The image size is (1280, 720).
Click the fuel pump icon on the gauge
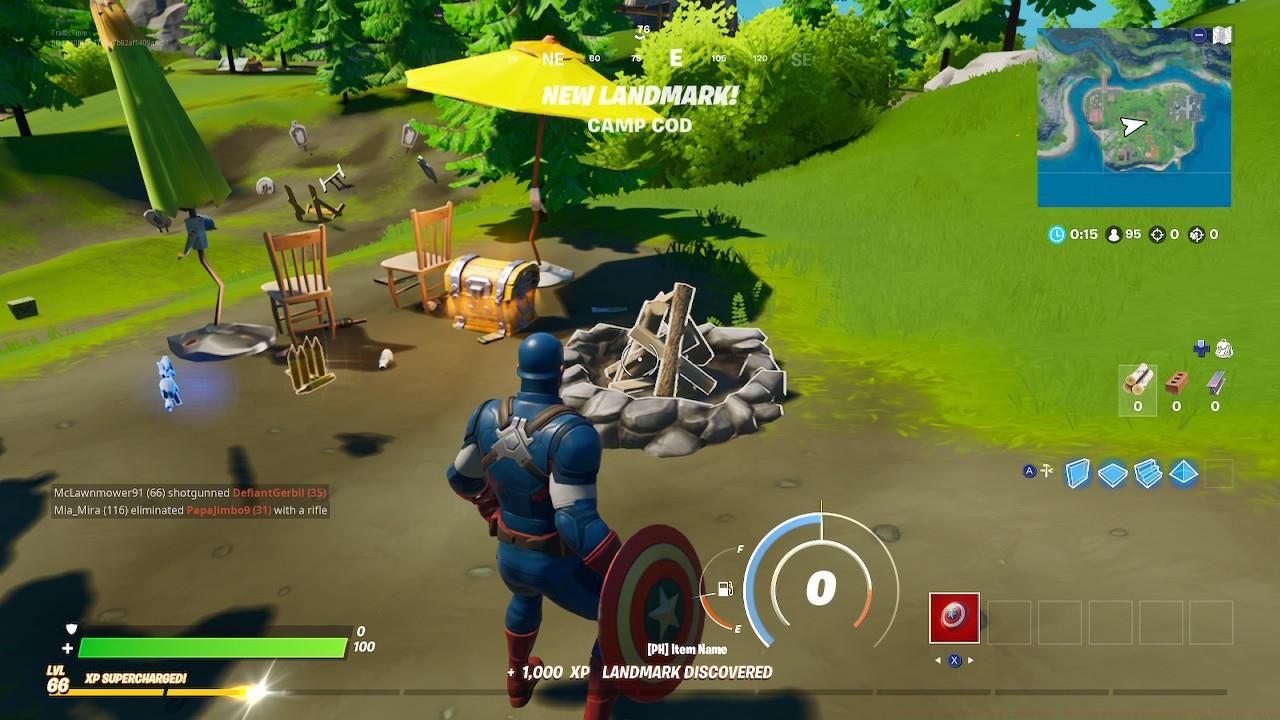pyautogui.click(x=724, y=588)
